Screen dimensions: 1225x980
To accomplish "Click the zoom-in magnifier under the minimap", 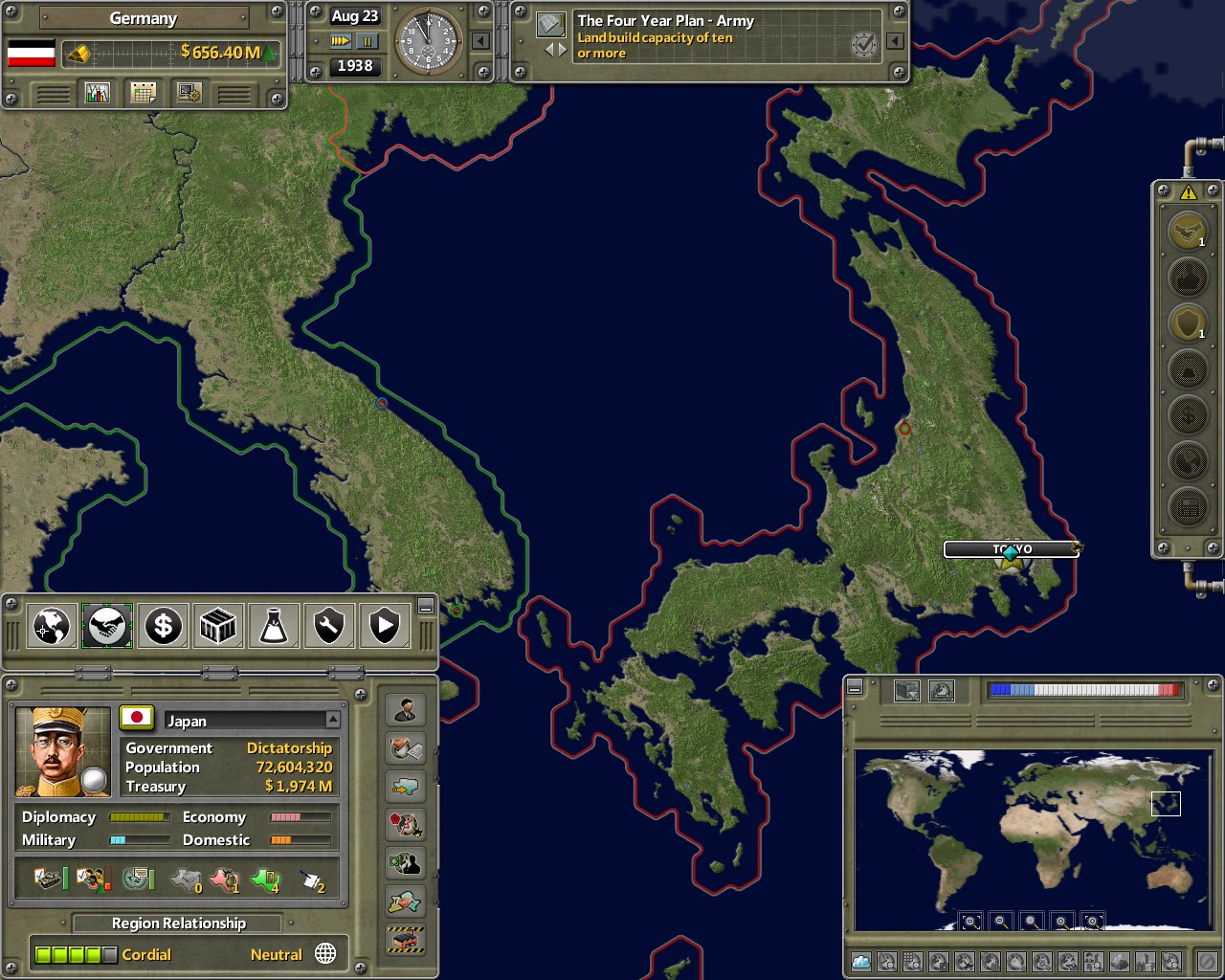I will [1062, 921].
